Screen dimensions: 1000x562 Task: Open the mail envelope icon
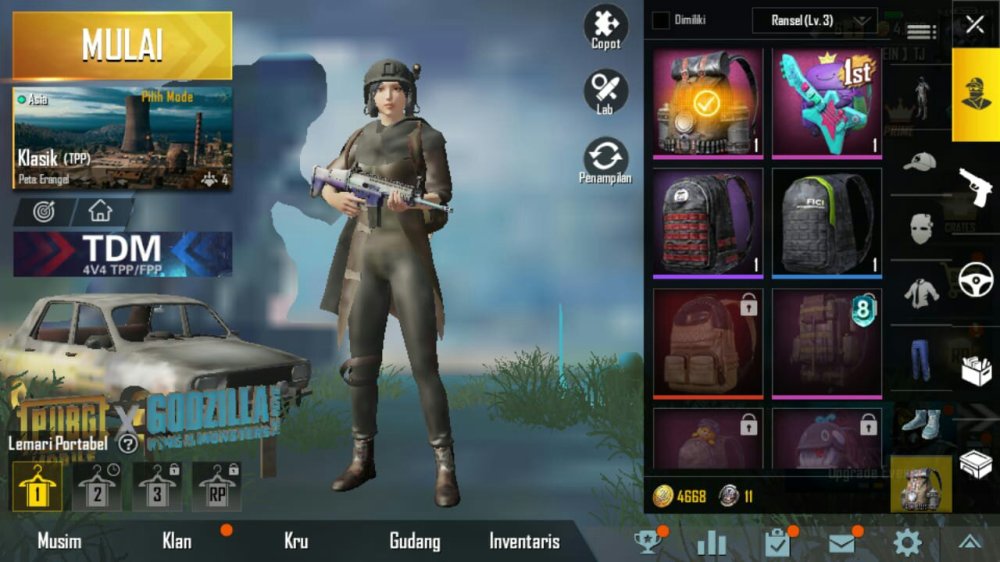(x=842, y=542)
